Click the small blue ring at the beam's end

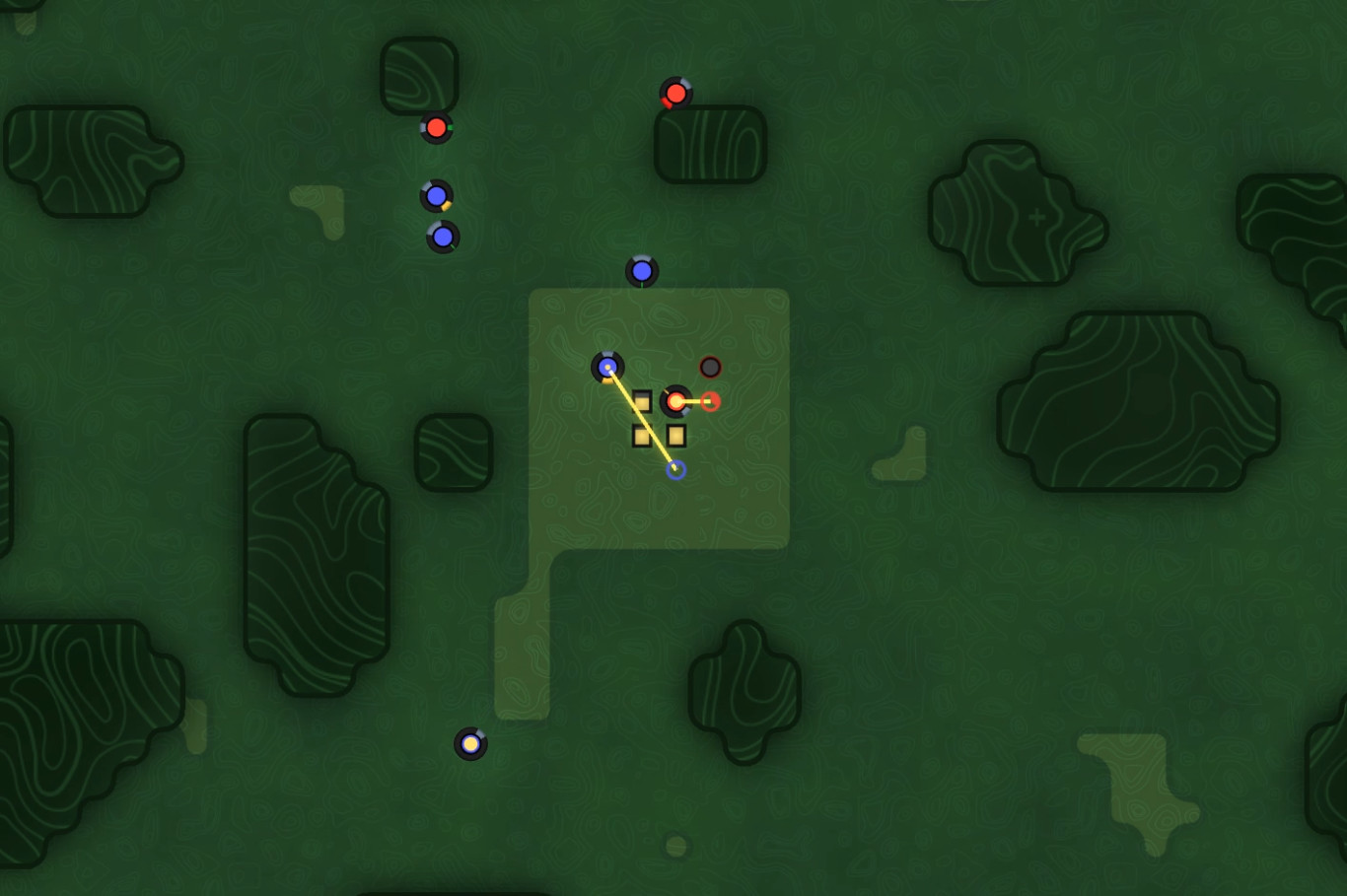(676, 470)
